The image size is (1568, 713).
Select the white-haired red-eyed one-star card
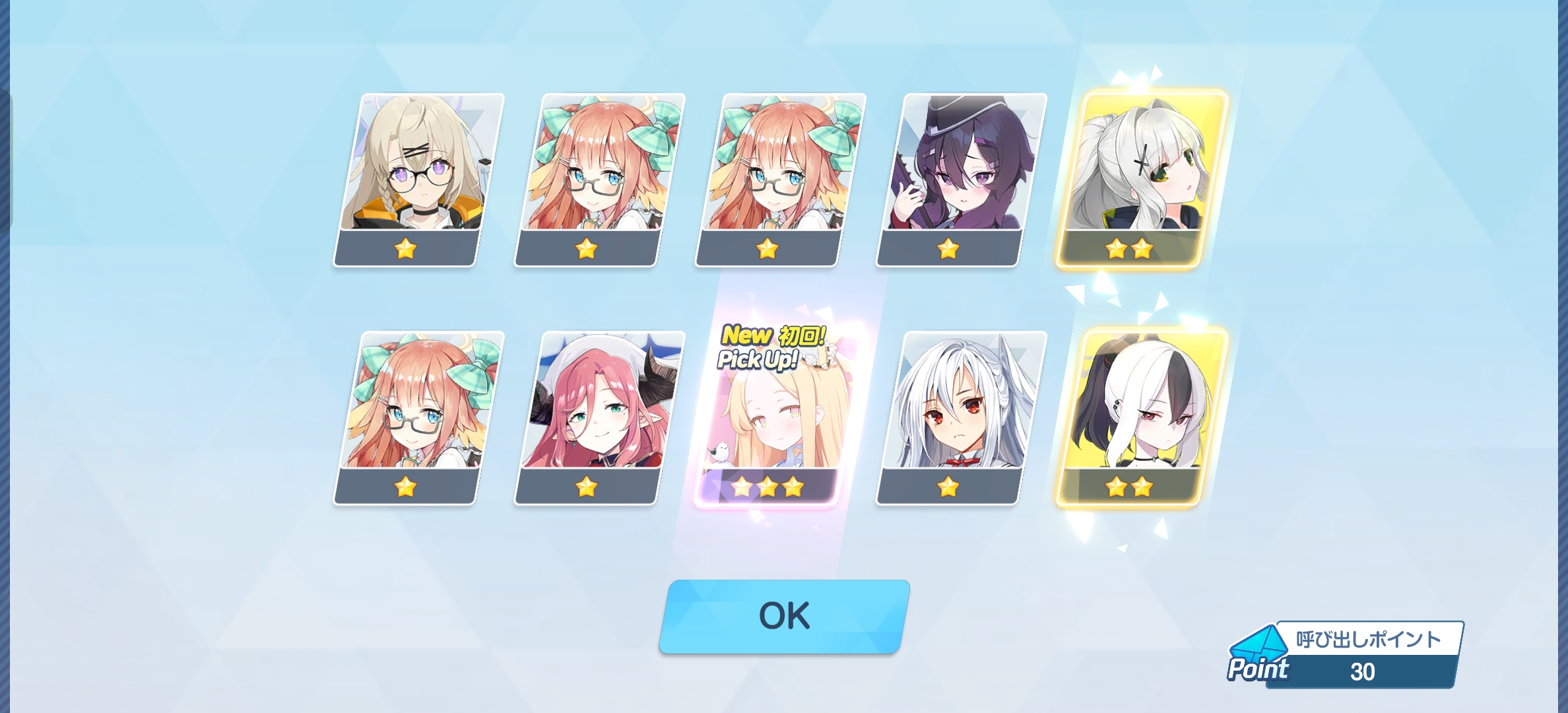(961, 417)
